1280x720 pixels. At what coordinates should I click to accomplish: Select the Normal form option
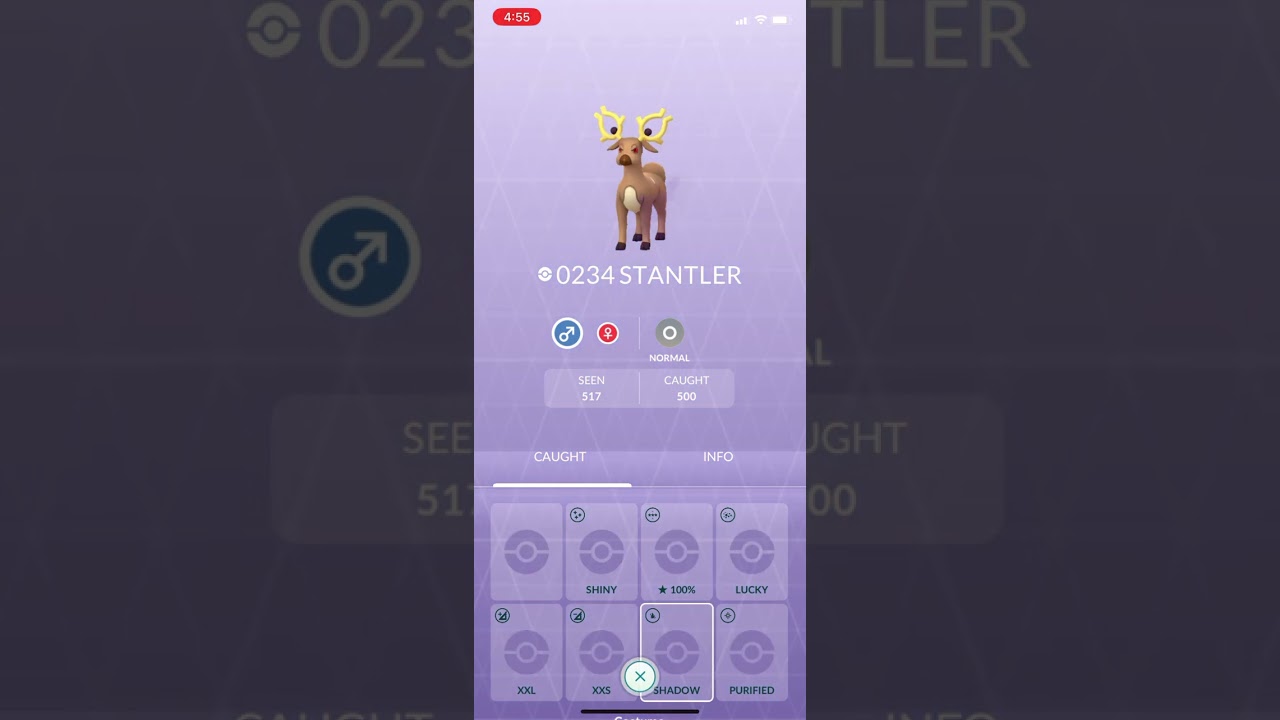coord(669,333)
